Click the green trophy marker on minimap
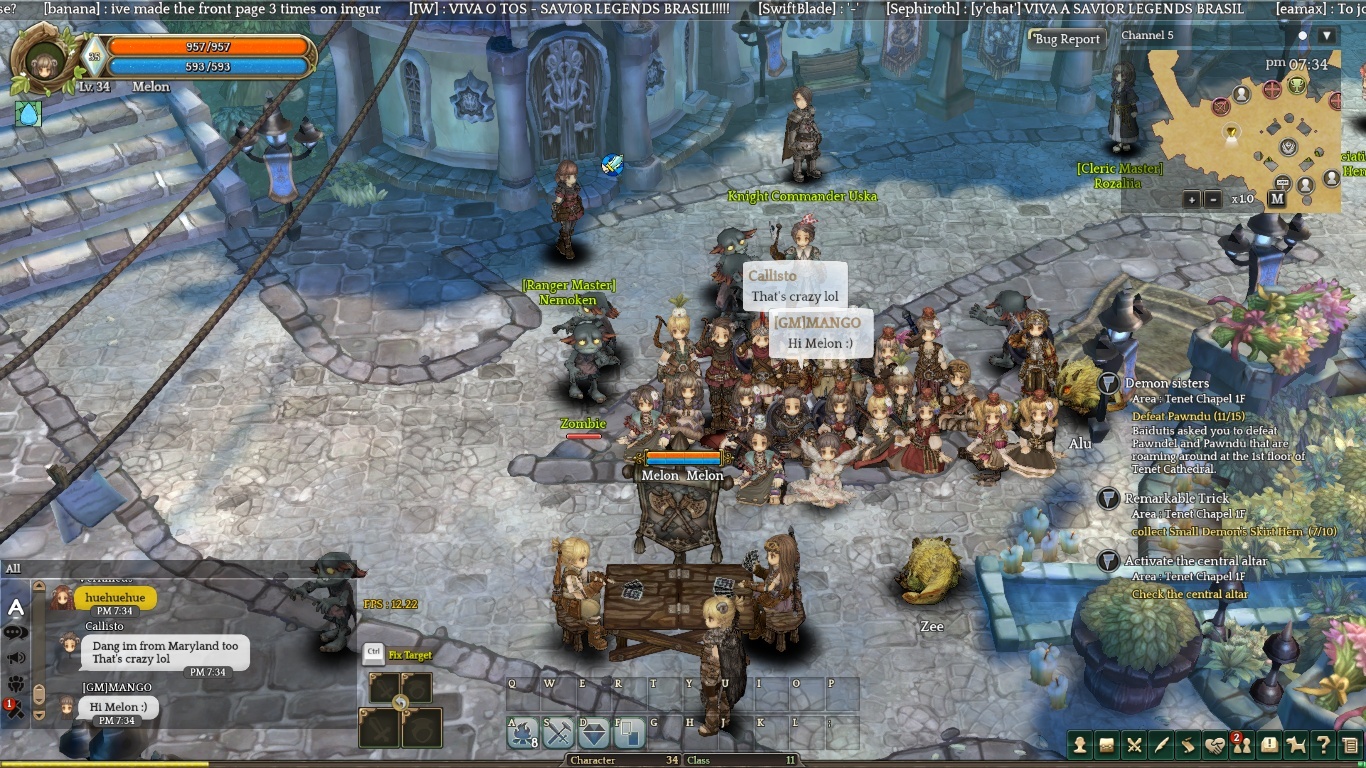 [1297, 85]
